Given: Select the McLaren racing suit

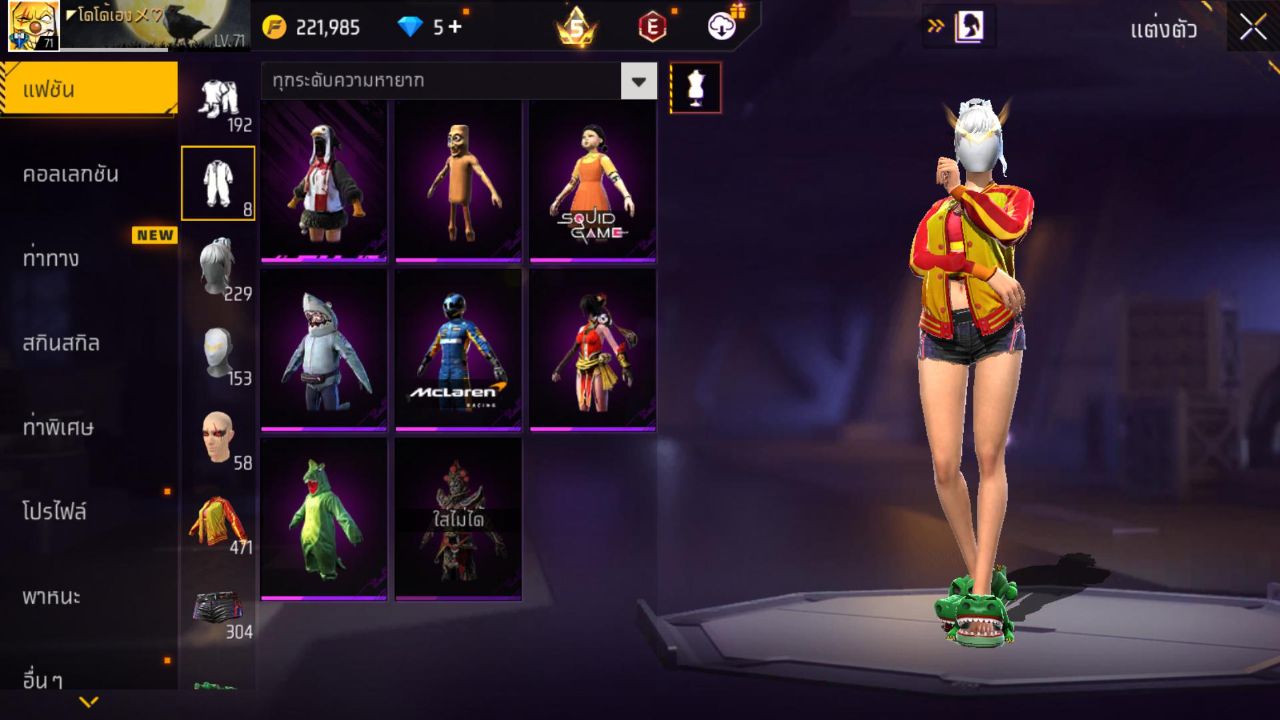Looking at the screenshot, I should tap(458, 349).
